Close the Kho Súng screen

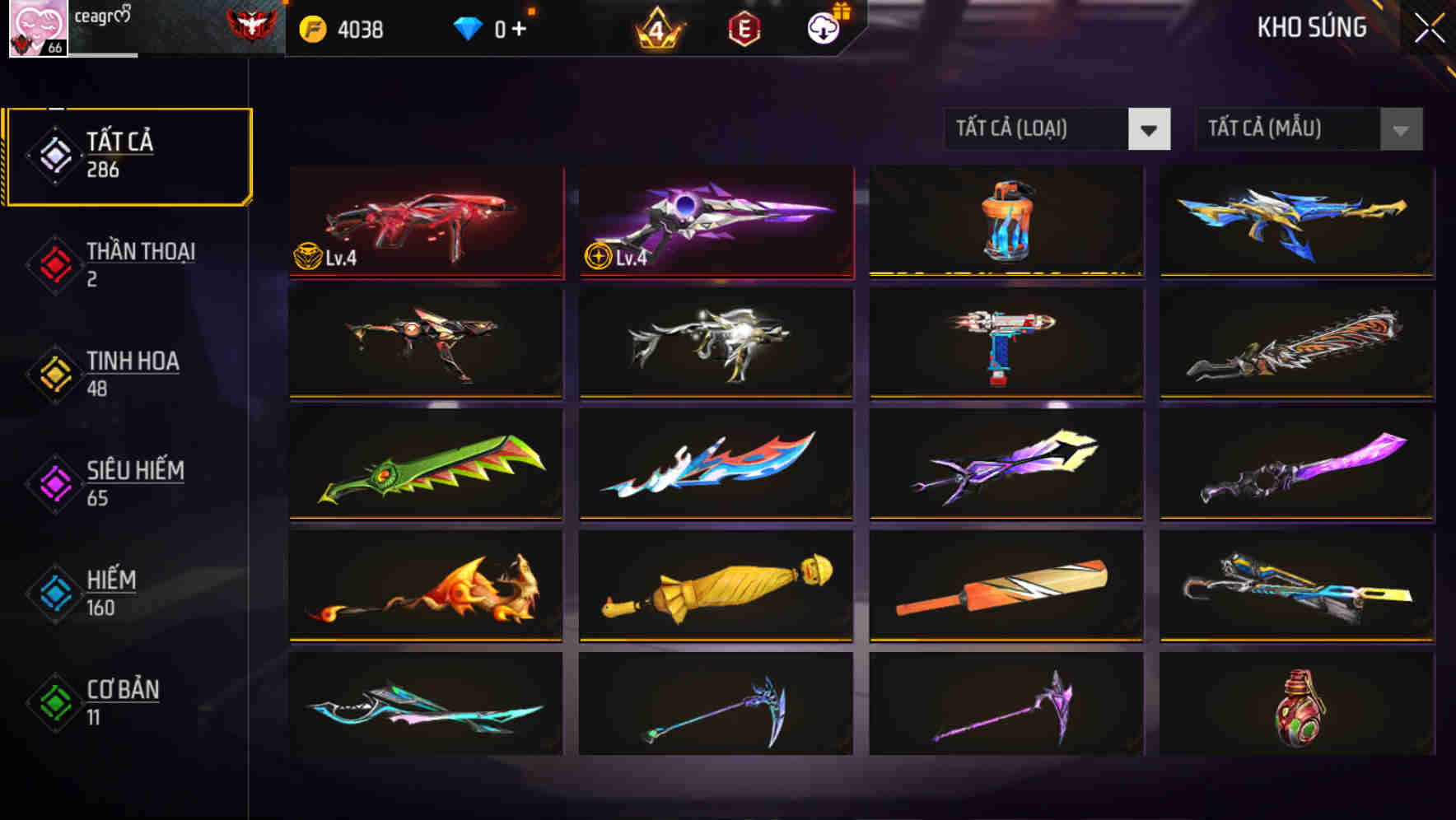coord(1431,26)
